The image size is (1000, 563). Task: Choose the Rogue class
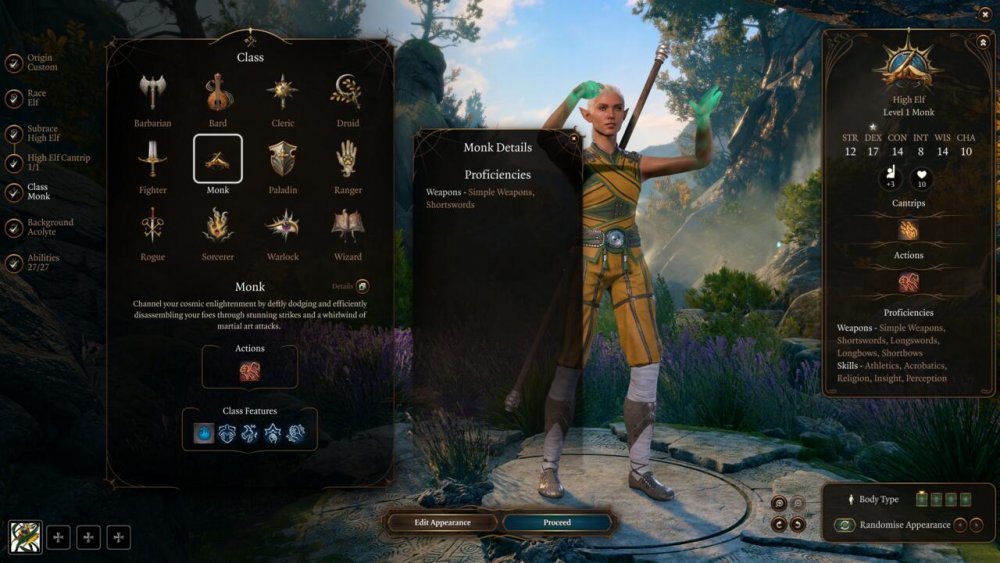[x=153, y=227]
